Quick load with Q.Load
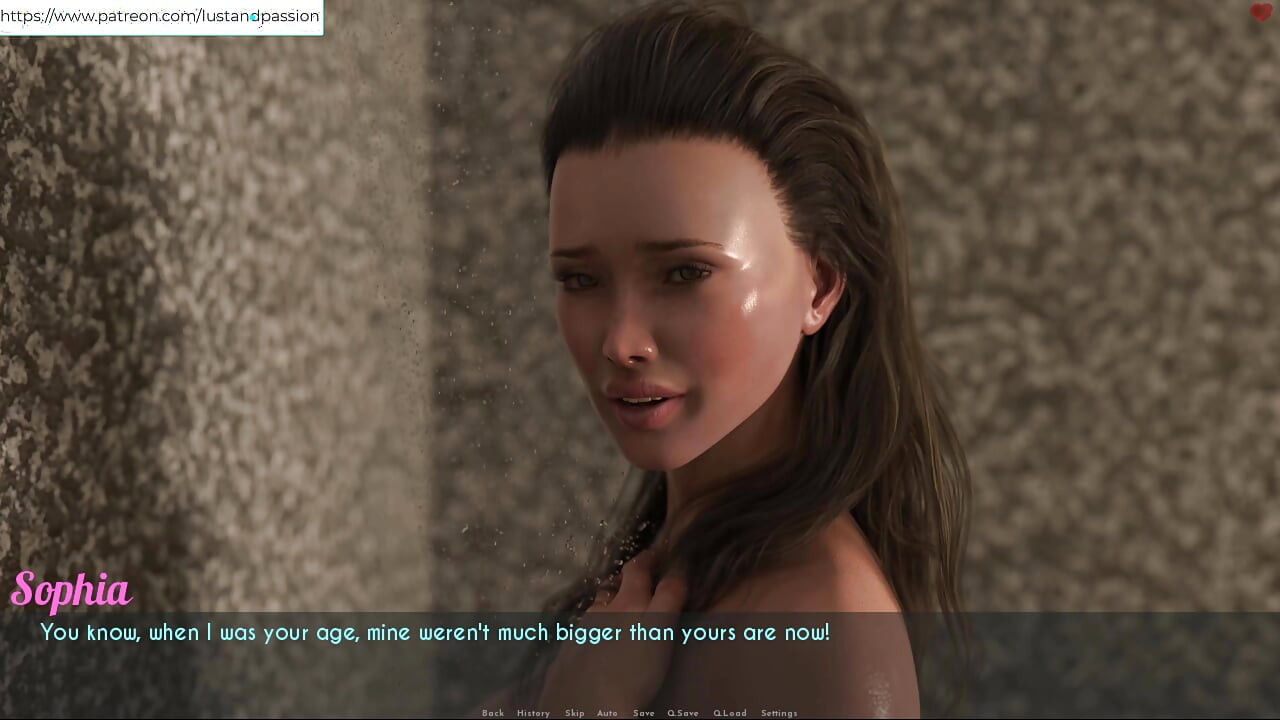Viewport: 1280px width, 720px height. [x=729, y=713]
